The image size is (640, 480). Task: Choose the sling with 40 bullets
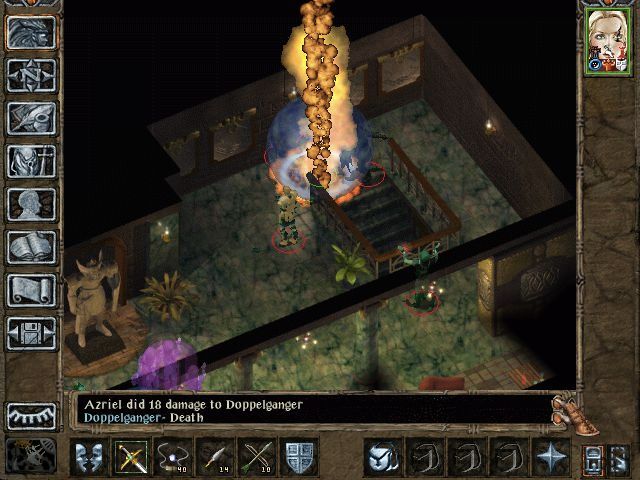click(172, 457)
